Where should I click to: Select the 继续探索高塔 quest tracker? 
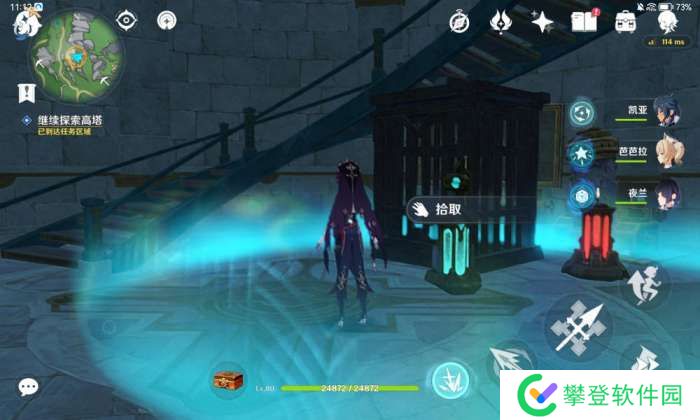click(70, 121)
